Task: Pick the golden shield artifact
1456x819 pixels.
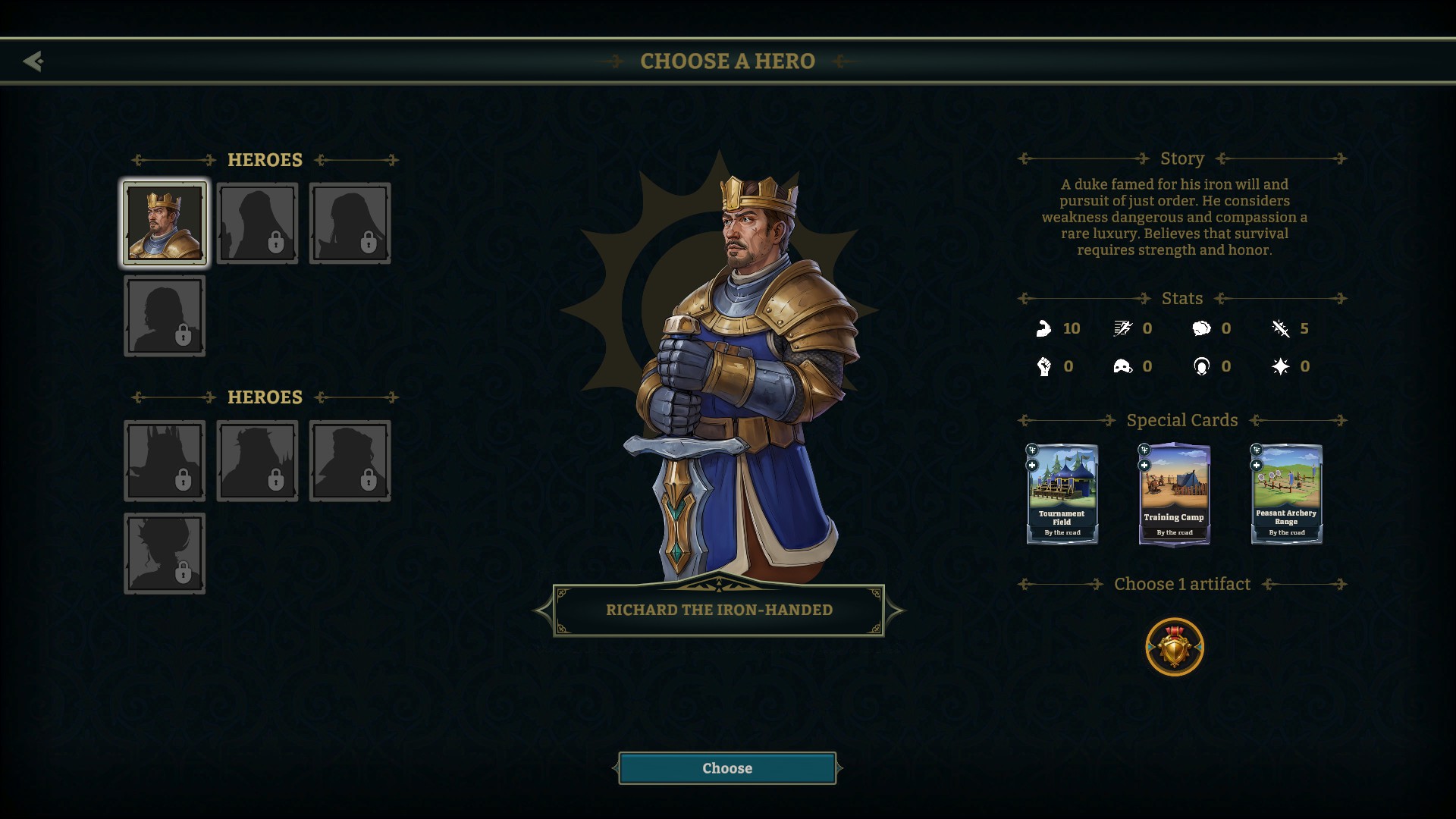Action: [x=1174, y=647]
